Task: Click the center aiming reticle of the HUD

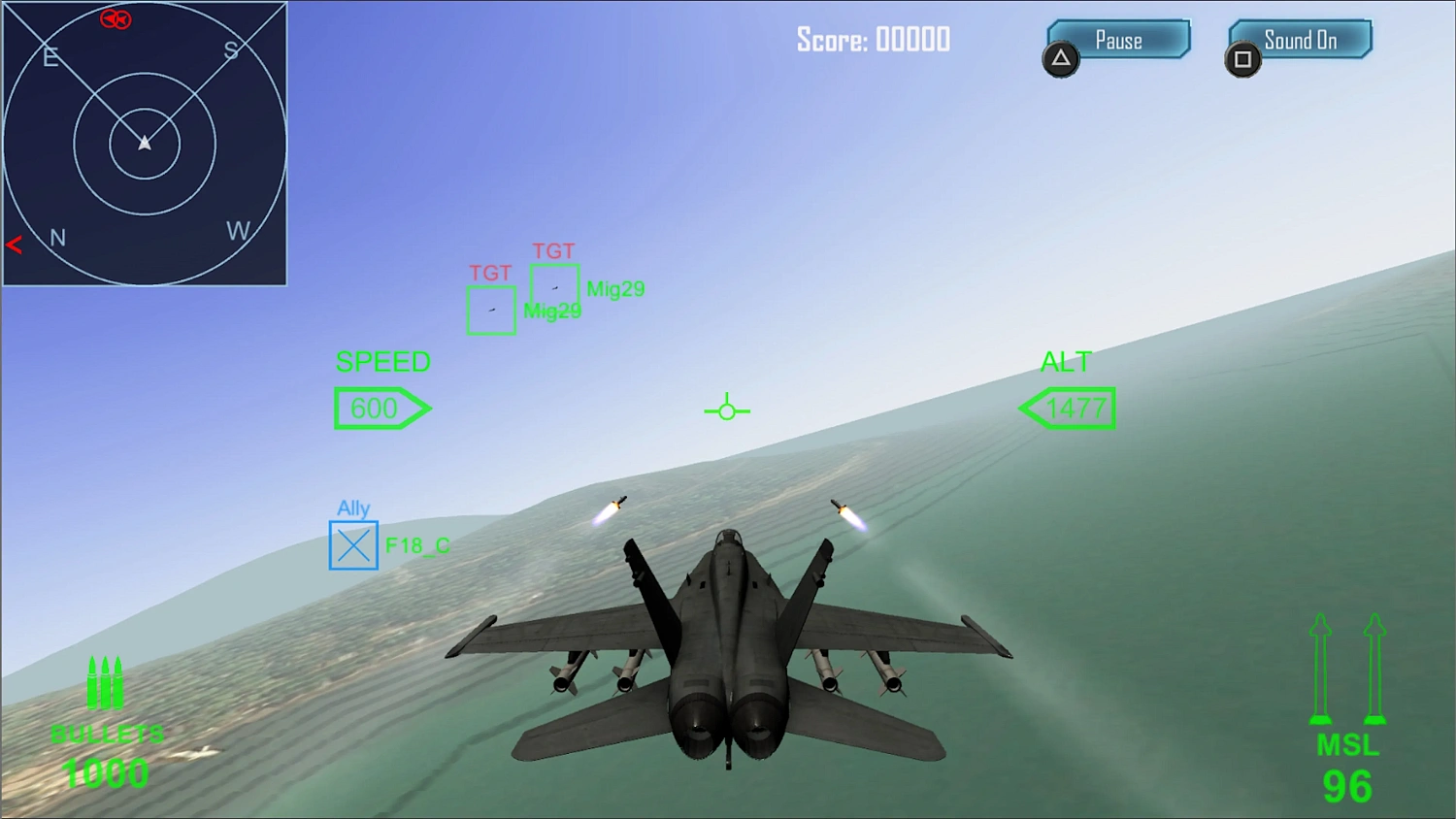Action: [728, 409]
